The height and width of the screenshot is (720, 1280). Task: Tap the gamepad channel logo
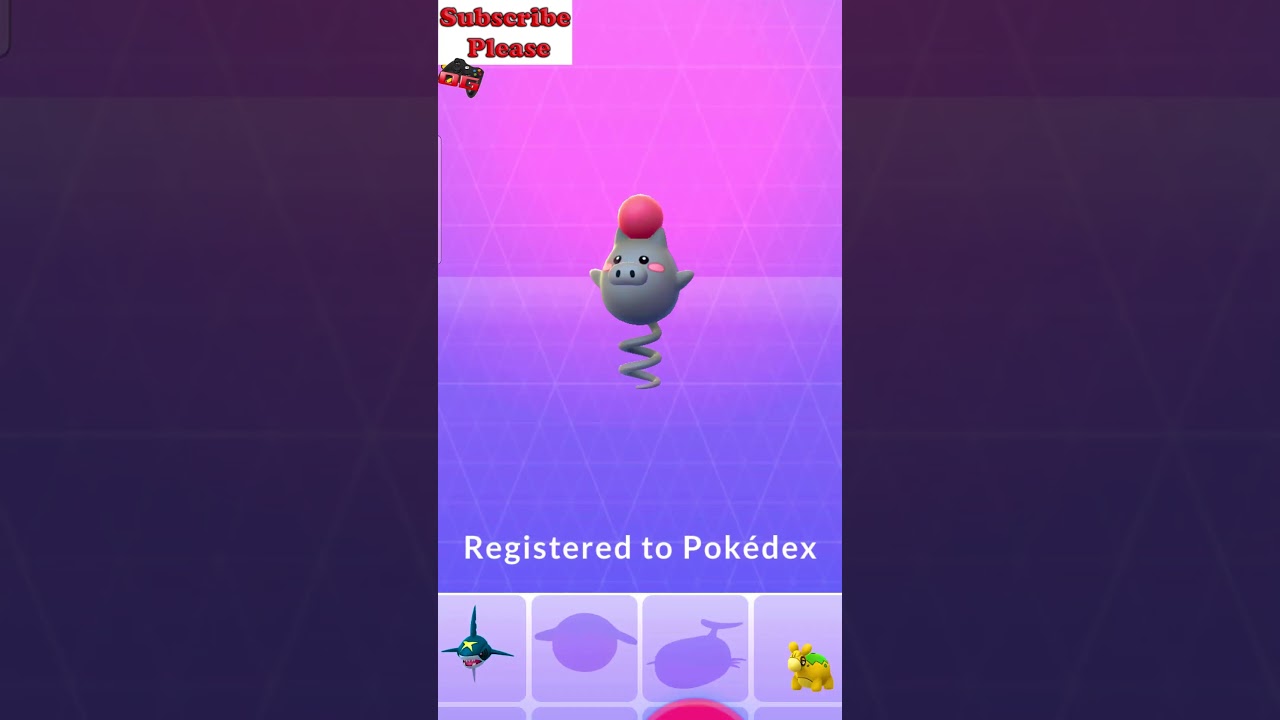[x=461, y=78]
